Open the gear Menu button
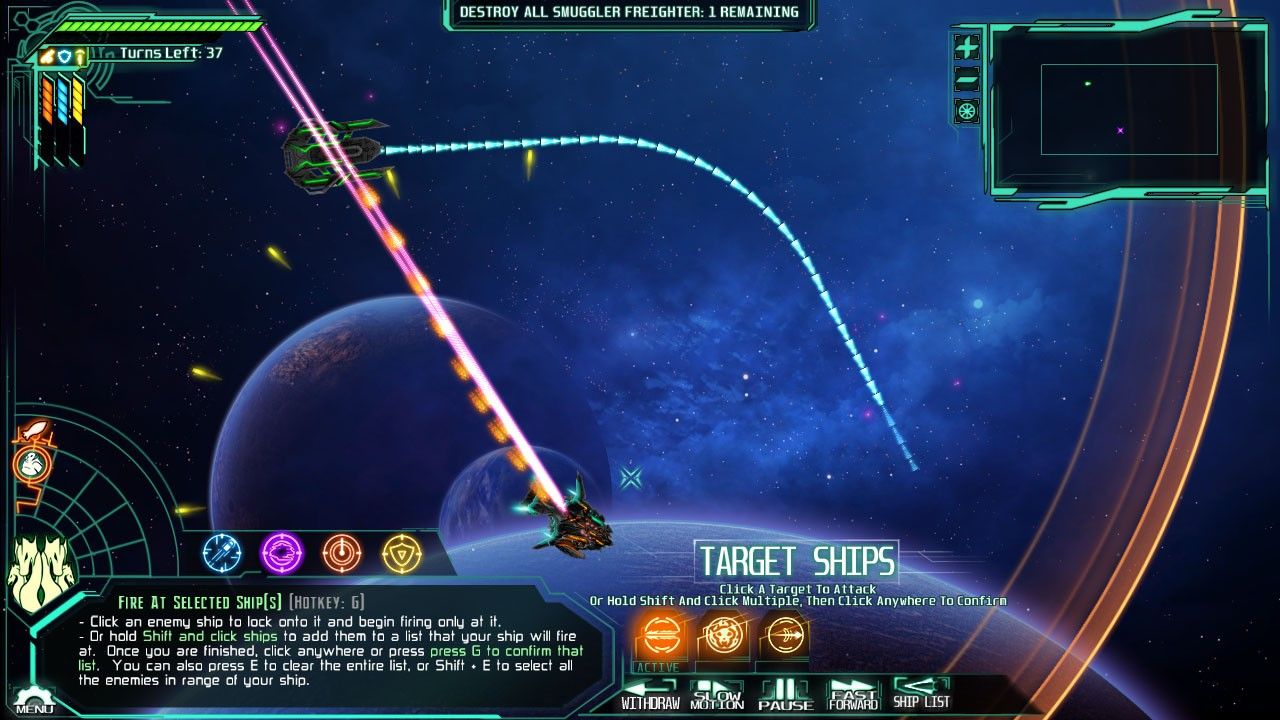 (x=34, y=700)
